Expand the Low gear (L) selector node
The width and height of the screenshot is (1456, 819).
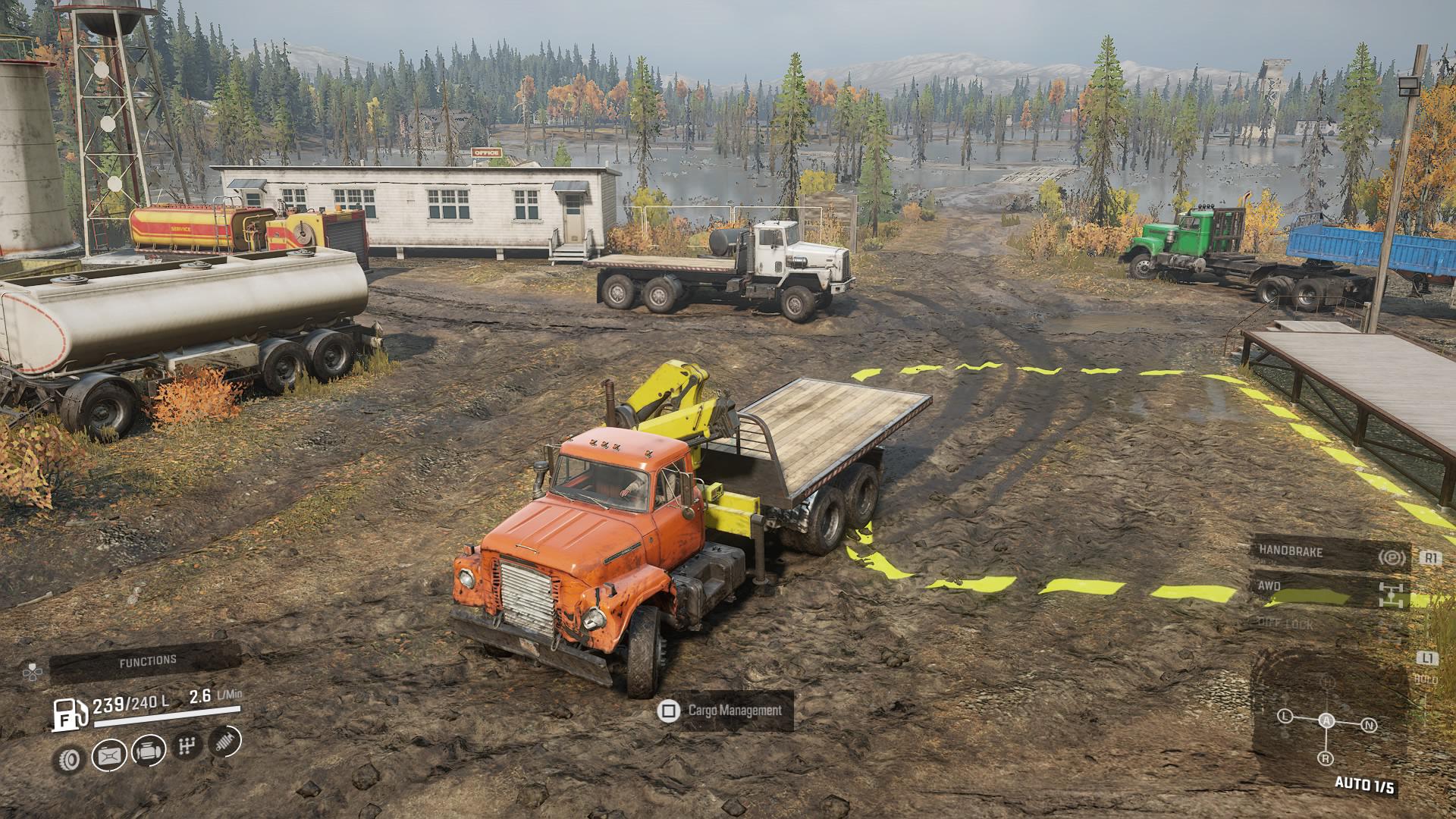tap(1285, 716)
